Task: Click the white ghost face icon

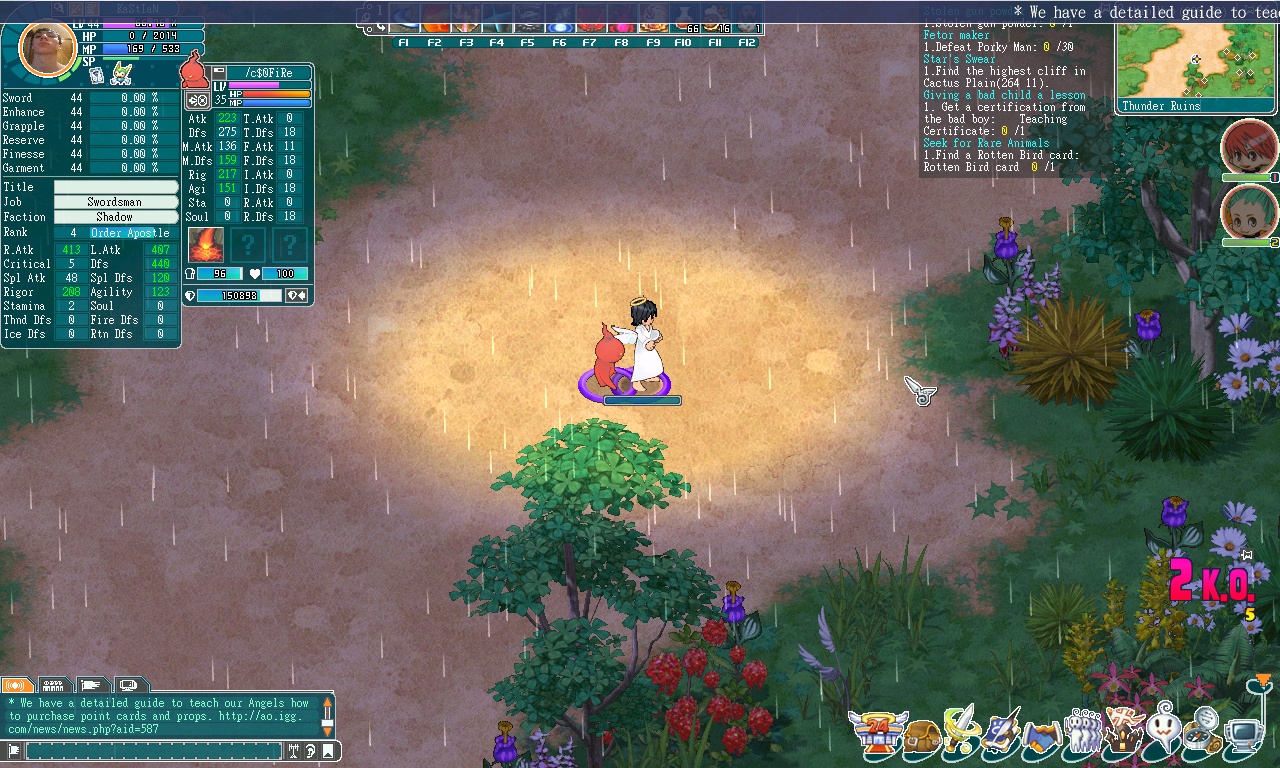Action: click(x=1163, y=728)
